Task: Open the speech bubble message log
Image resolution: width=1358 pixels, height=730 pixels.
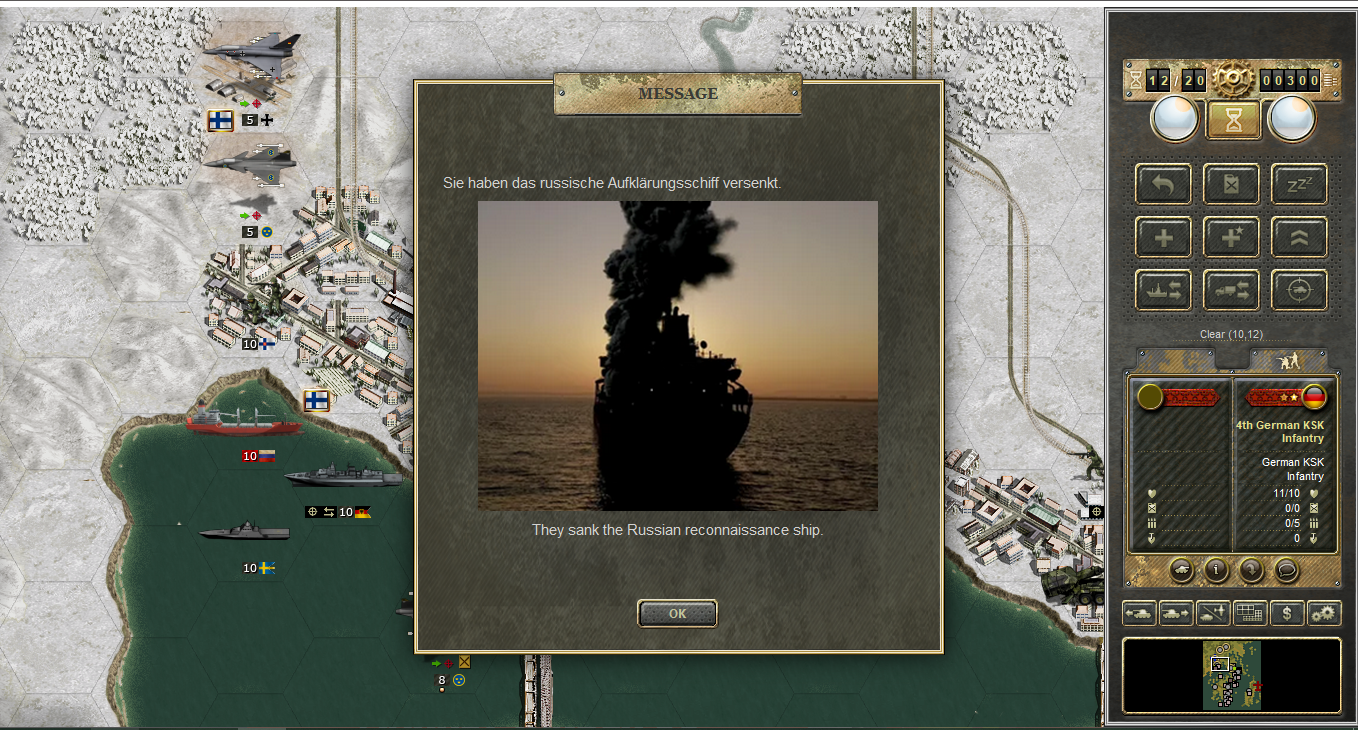Action: [1285, 570]
